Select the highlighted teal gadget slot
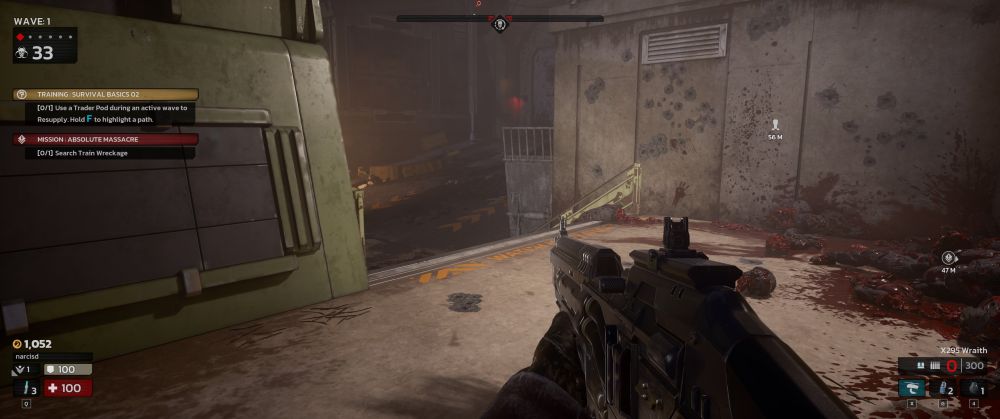 (x=910, y=388)
